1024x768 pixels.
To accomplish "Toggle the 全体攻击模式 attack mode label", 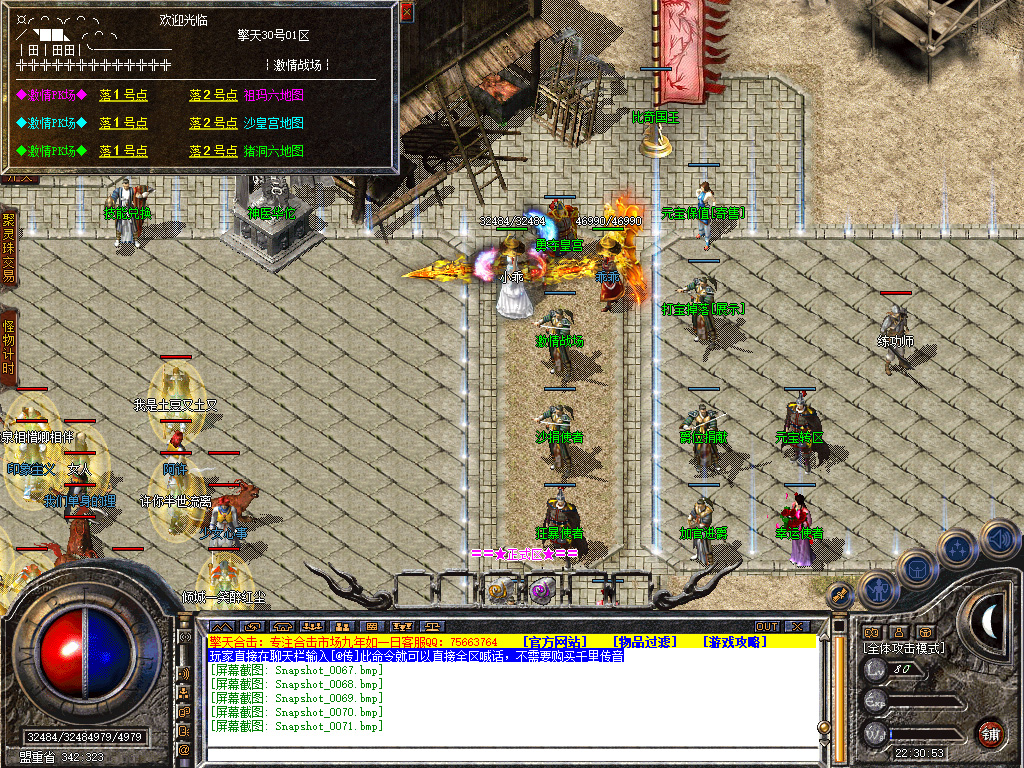I will 904,648.
